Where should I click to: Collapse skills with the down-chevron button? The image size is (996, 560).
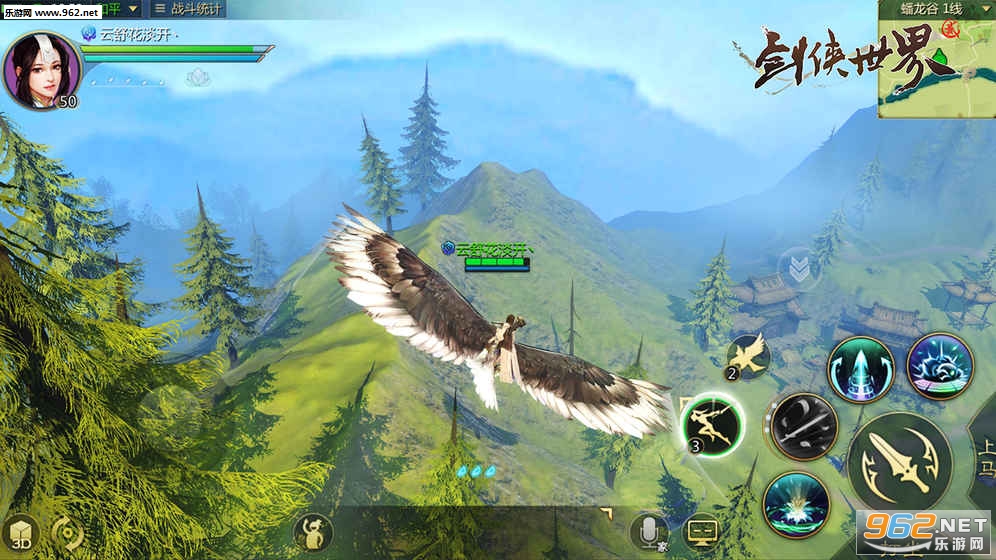[x=798, y=269]
